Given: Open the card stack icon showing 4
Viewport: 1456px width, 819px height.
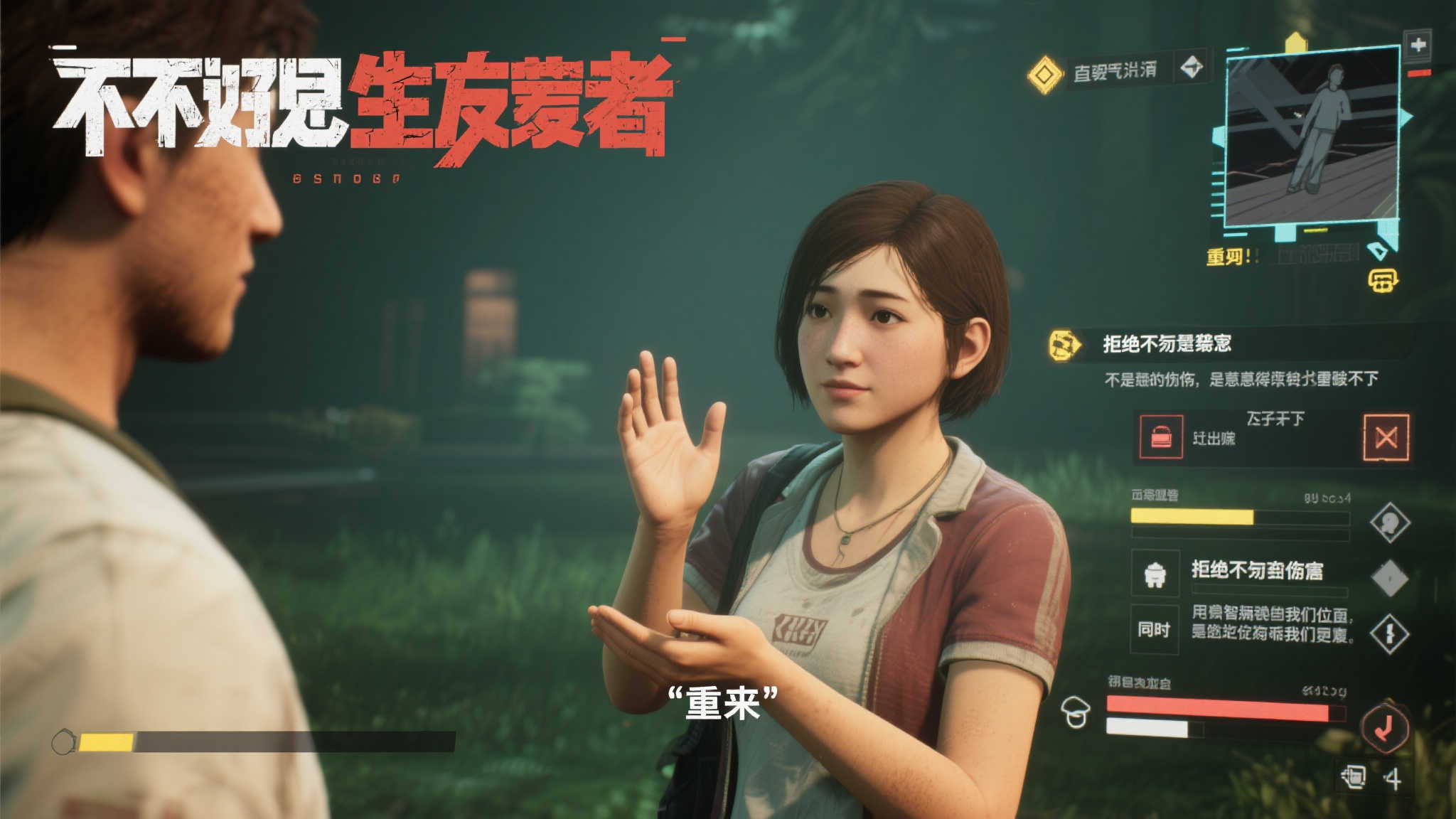Looking at the screenshot, I should tap(1353, 777).
